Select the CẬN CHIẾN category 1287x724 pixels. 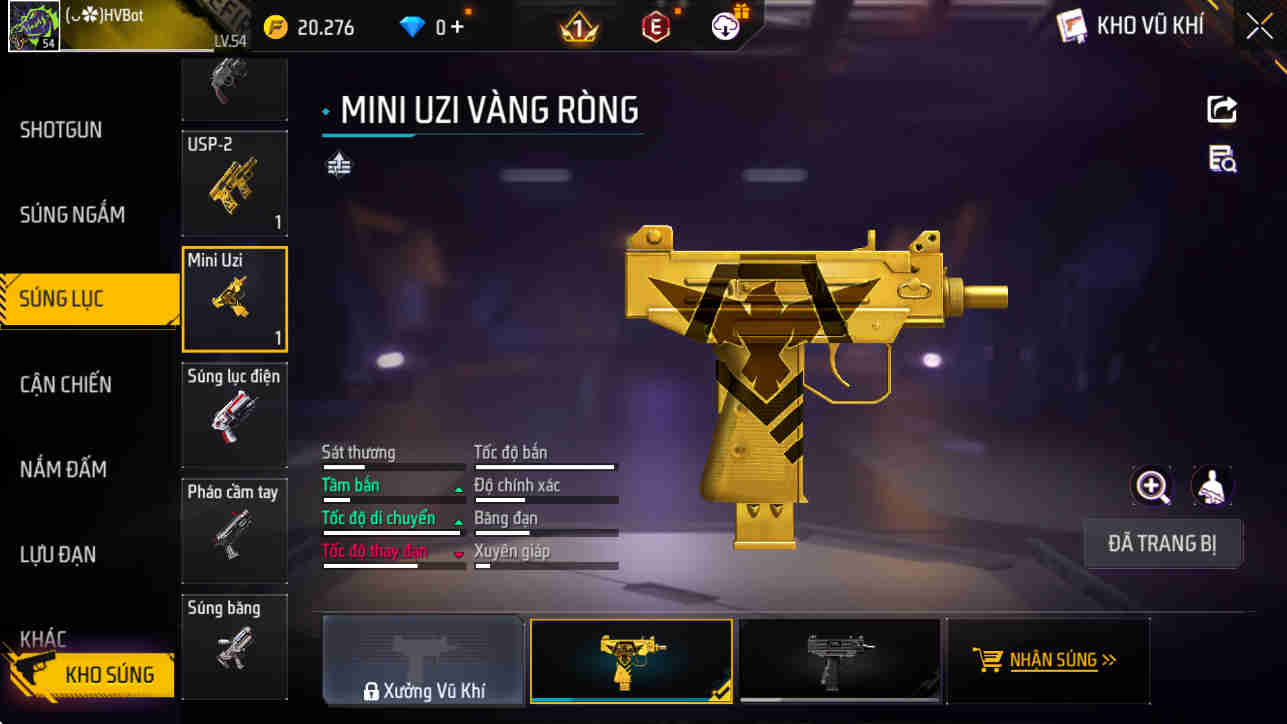tap(66, 384)
